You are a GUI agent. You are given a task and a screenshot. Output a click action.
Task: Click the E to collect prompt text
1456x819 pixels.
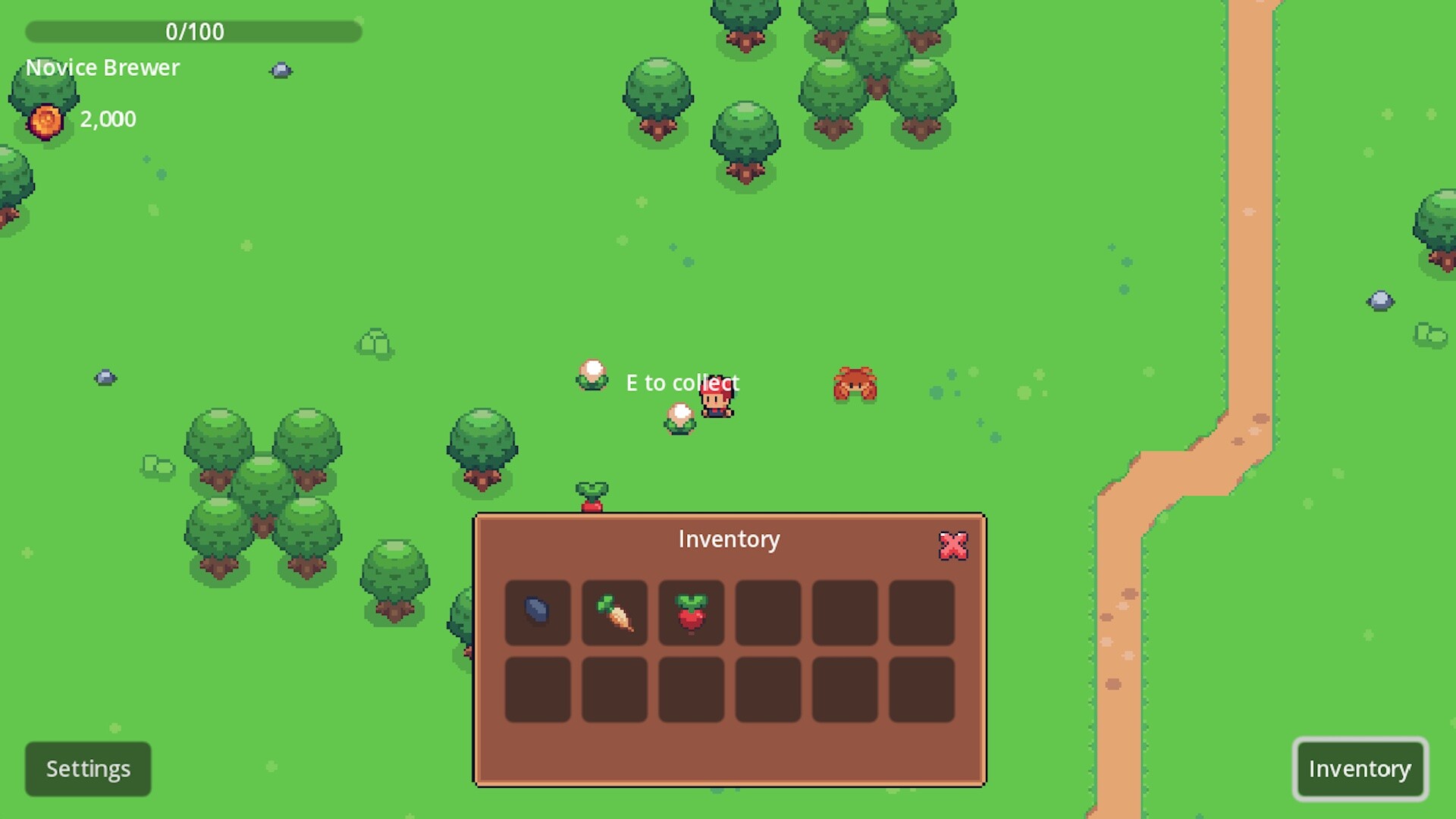(x=681, y=383)
